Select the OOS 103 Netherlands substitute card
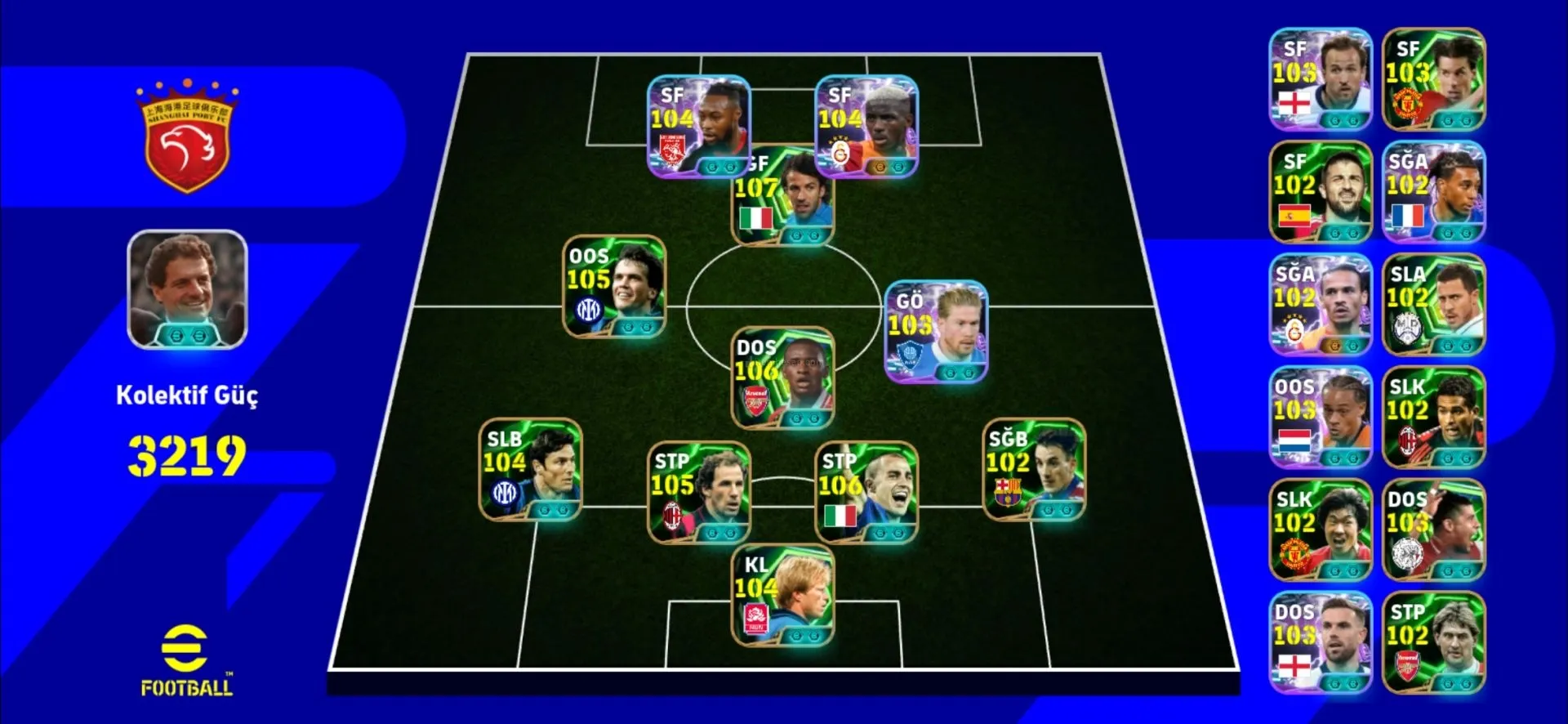Image resolution: width=1568 pixels, height=724 pixels. (1320, 418)
